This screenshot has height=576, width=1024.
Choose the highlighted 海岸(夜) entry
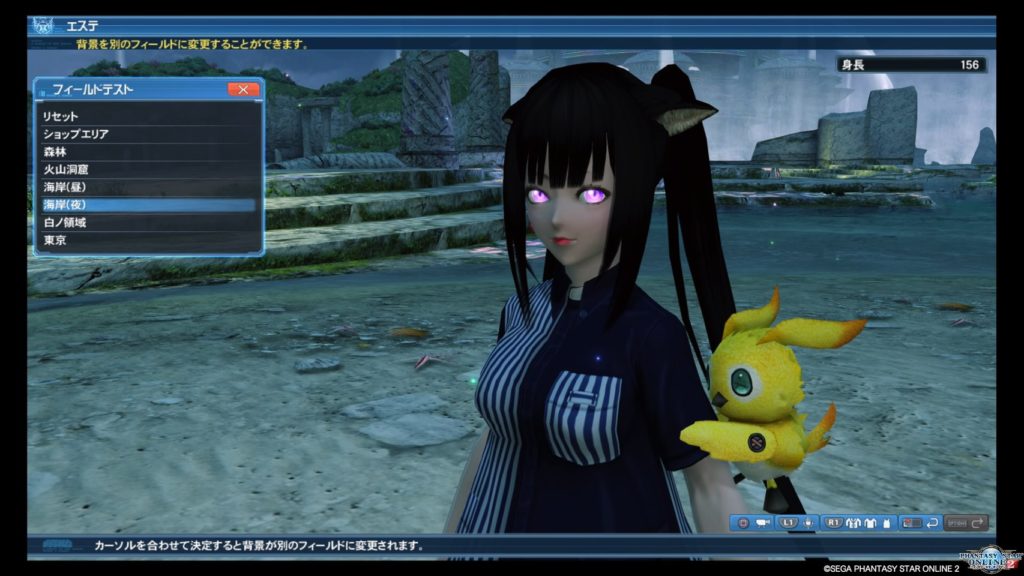click(148, 205)
